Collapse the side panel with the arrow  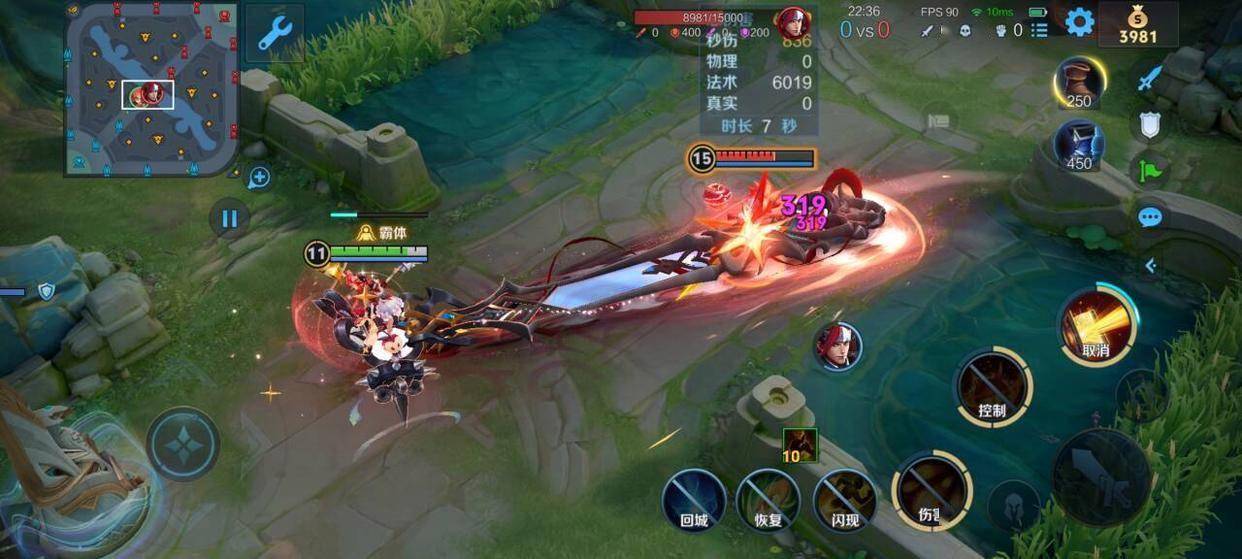(x=1151, y=265)
